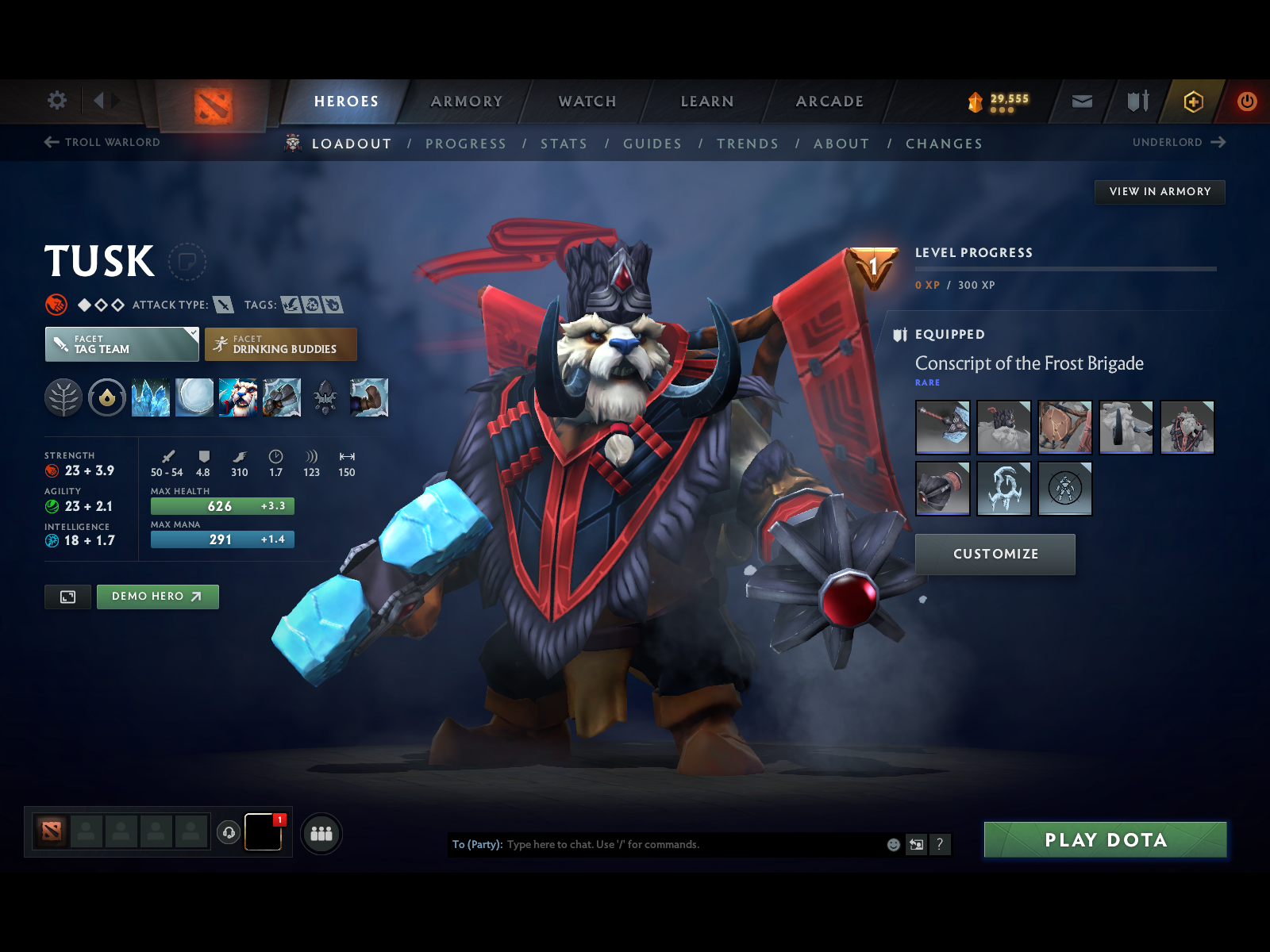Open the settings gear icon
This screenshot has width=1270, height=952.
click(x=55, y=101)
